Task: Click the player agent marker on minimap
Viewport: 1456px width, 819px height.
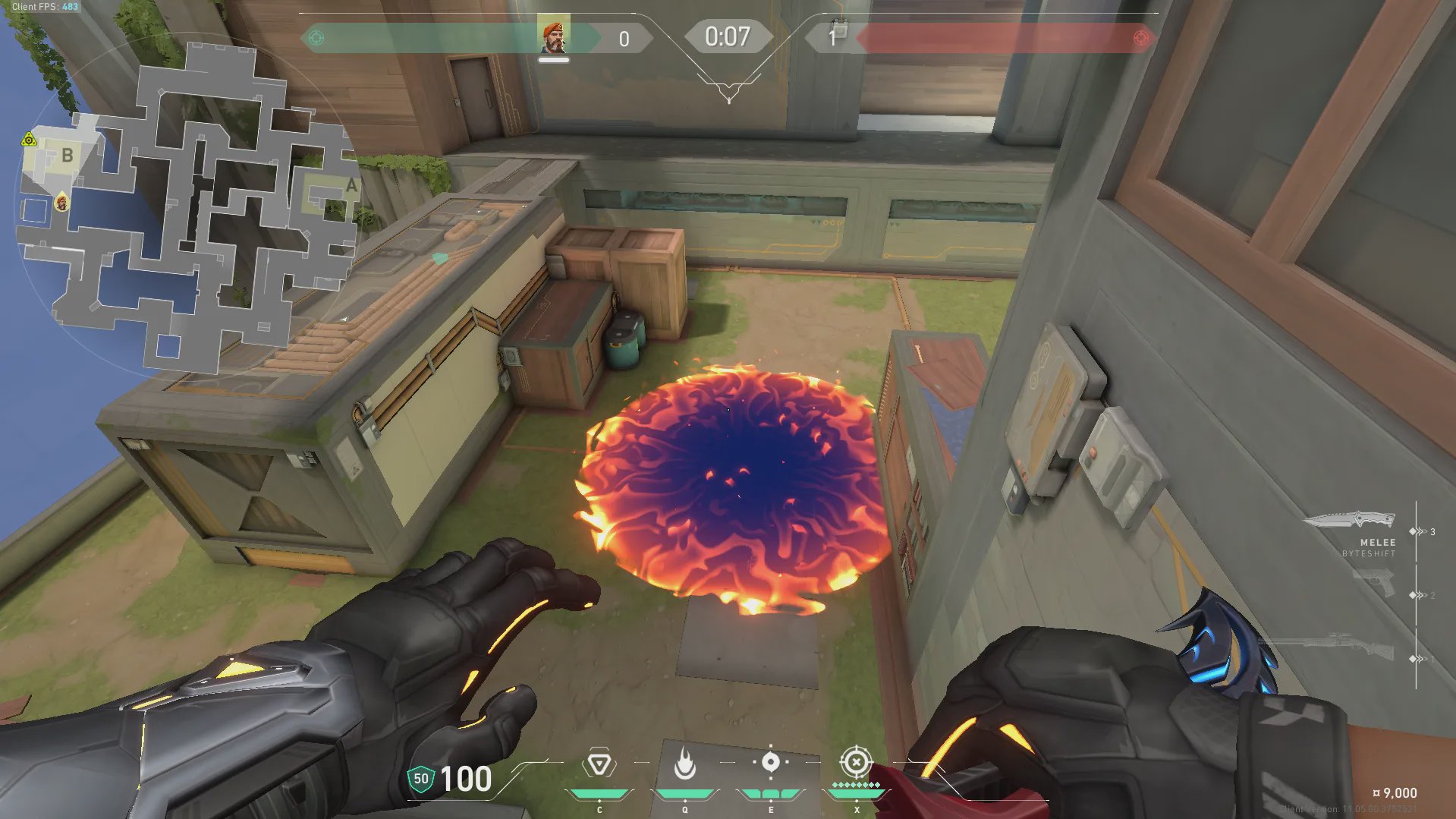Action: pos(61,203)
